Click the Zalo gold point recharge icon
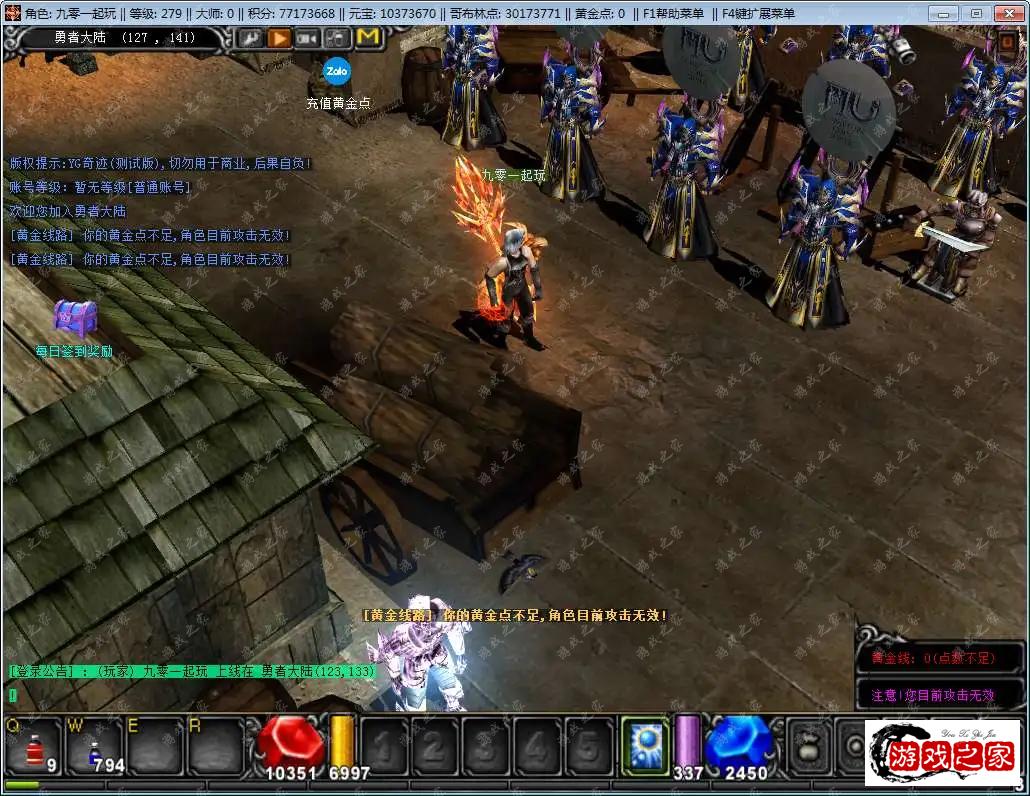 [336, 72]
